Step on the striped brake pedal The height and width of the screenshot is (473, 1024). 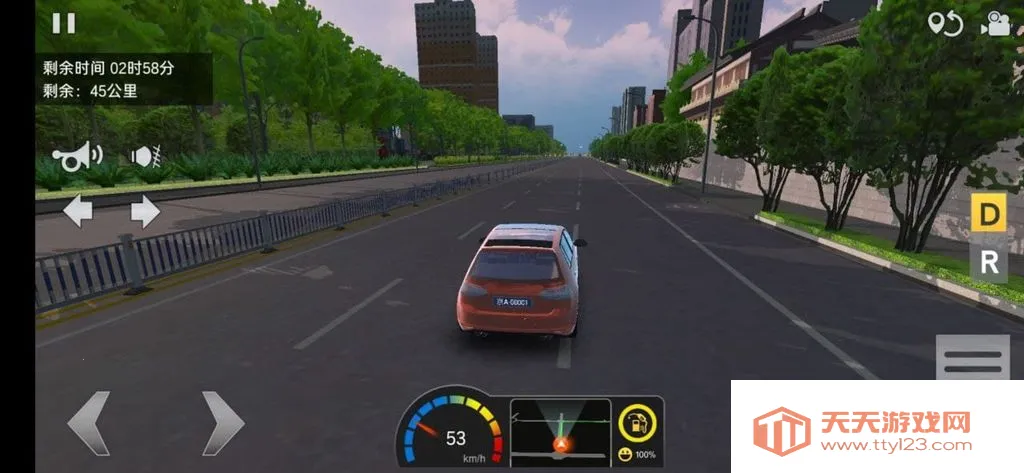[972, 358]
